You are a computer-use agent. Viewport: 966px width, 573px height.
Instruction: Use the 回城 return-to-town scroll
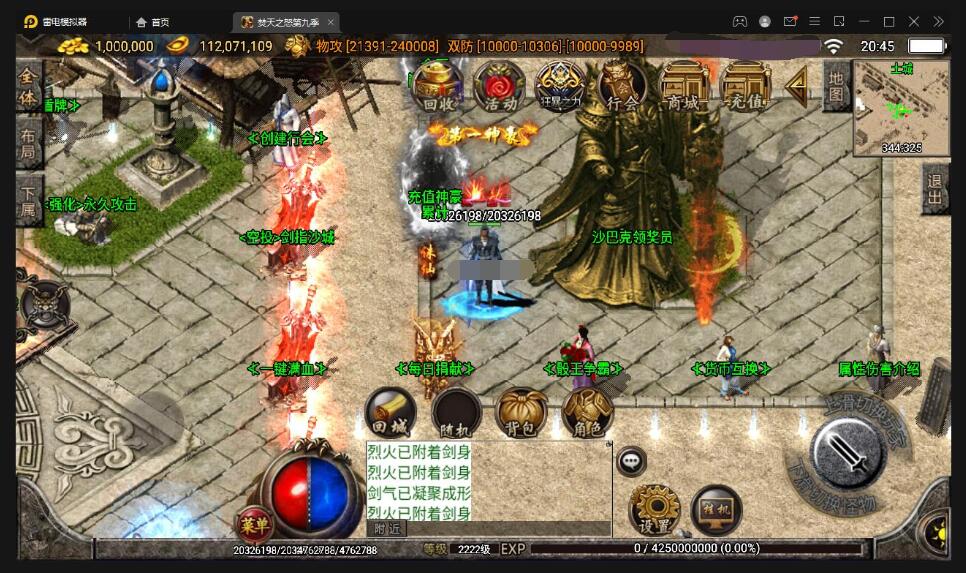pos(389,411)
